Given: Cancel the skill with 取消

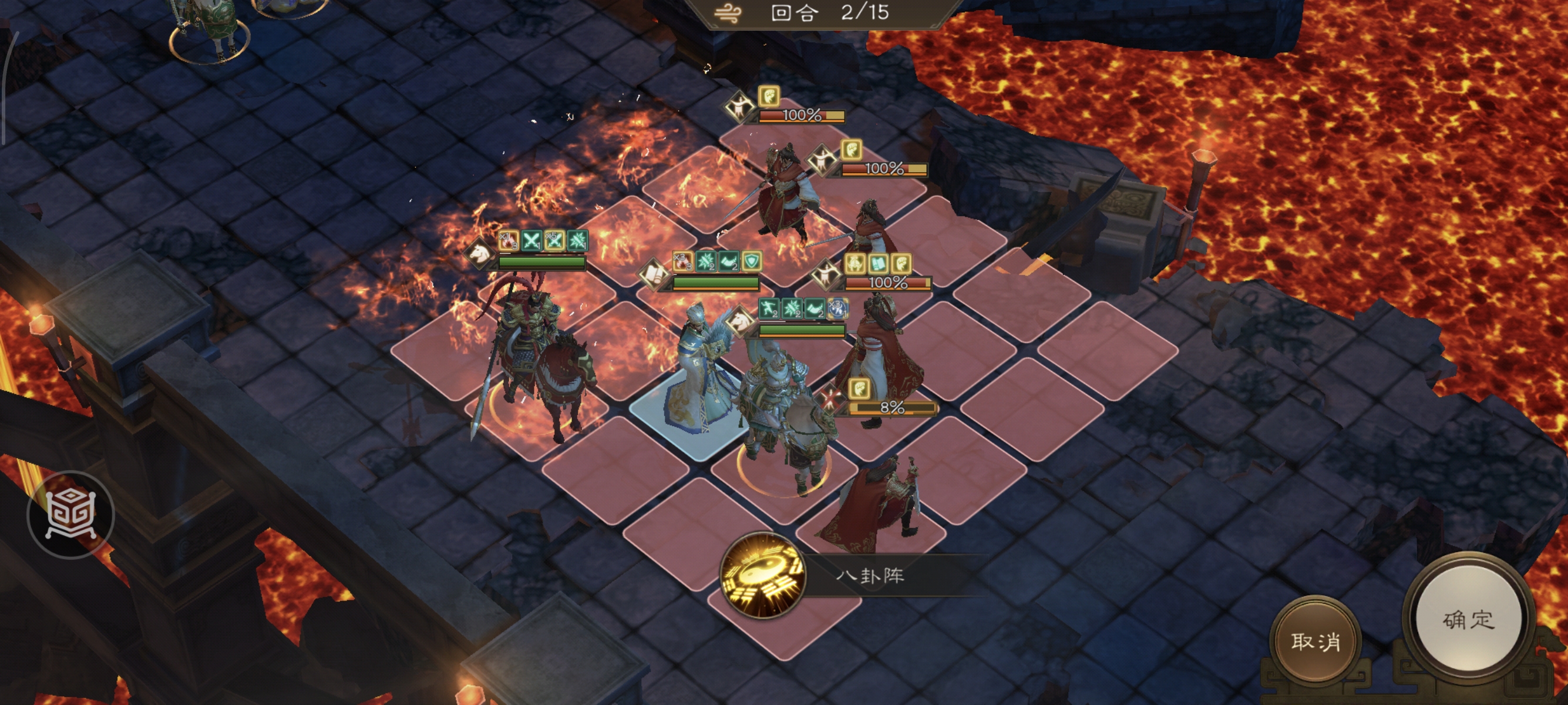Looking at the screenshot, I should (x=1315, y=641).
